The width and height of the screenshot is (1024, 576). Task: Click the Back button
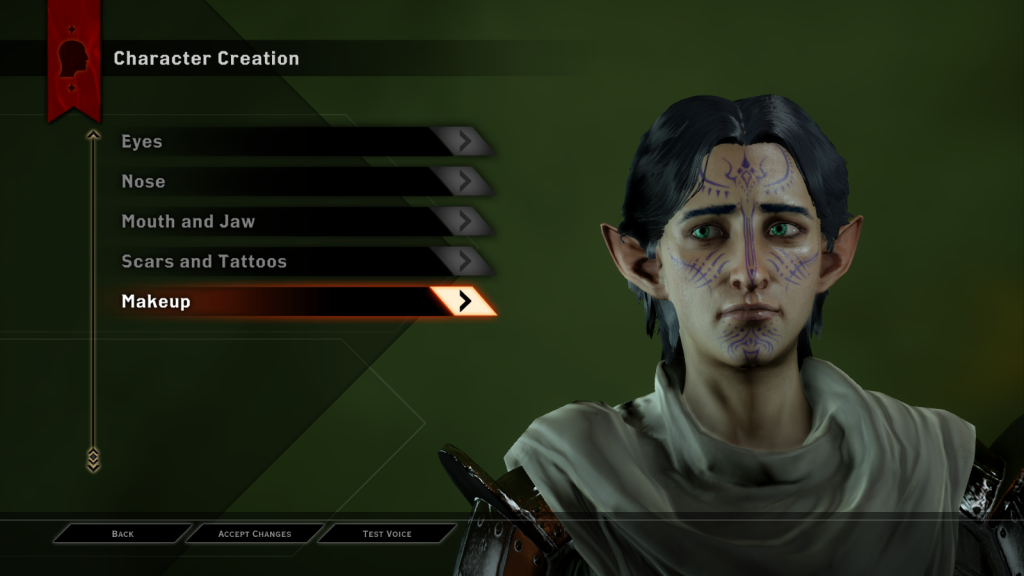[x=123, y=534]
